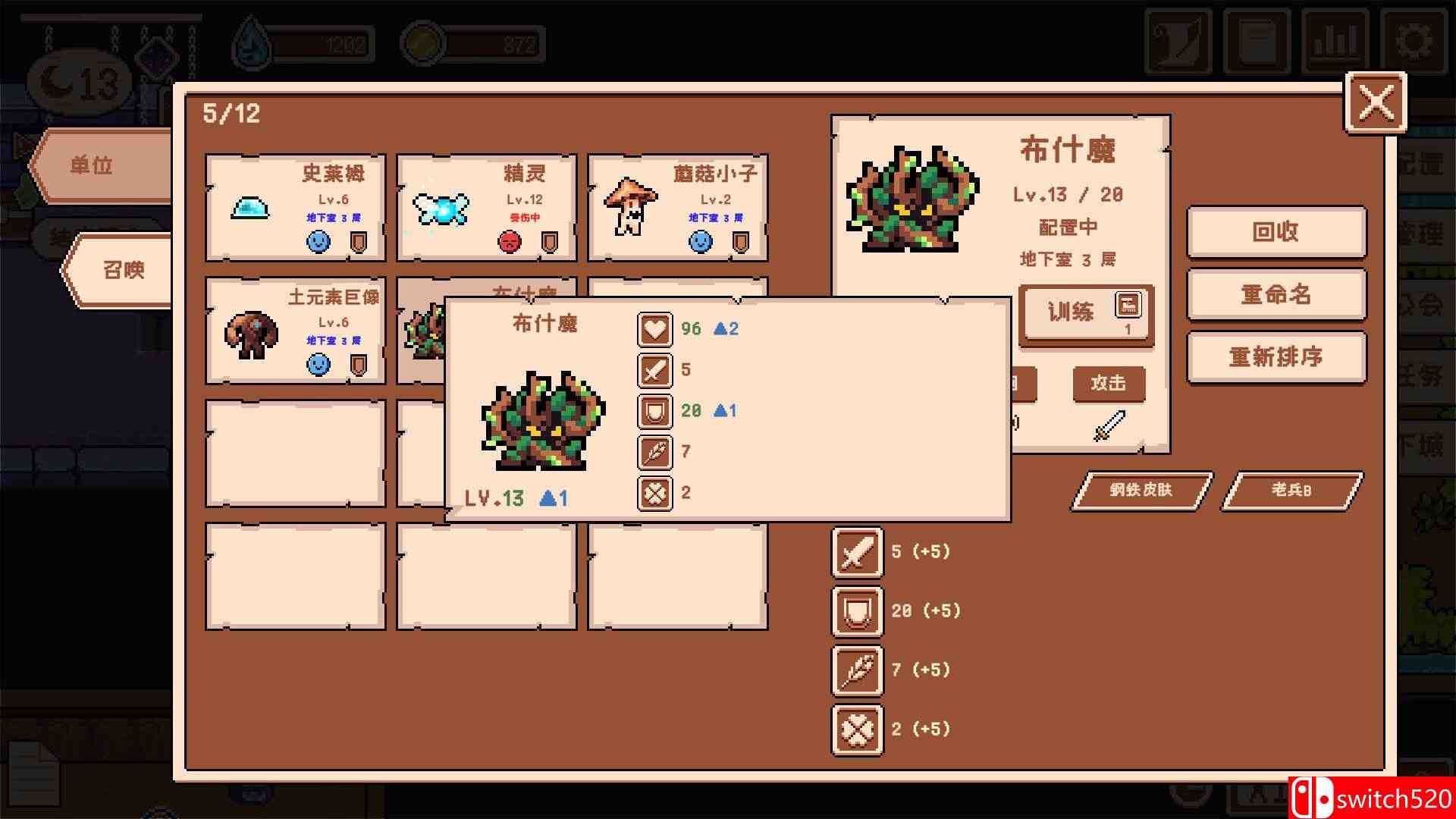The width and height of the screenshot is (1456, 819).
Task: Click the blue mood face on the 蘑菇小子 card
Action: point(701,241)
